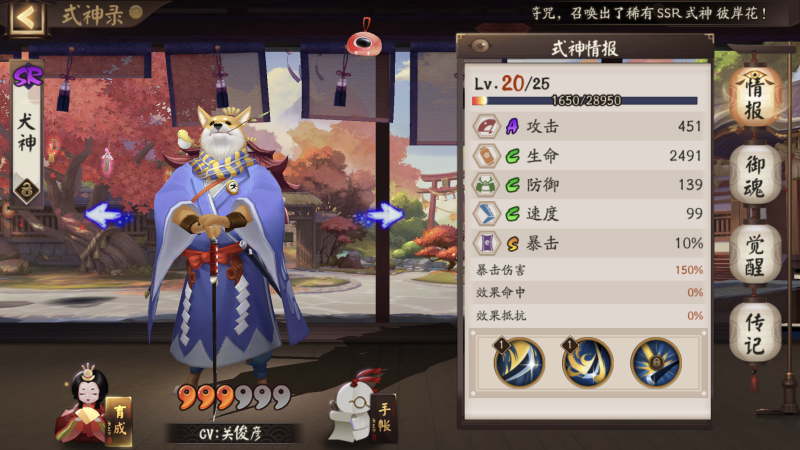The image size is (800, 450).
Task: Switch to the 情报 info lantern tab
Action: [755, 97]
